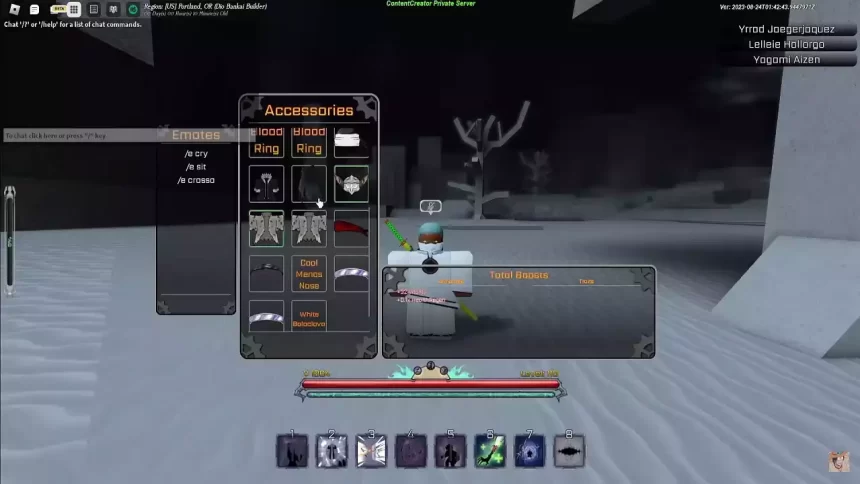Pick the Cool Menos Nose accessory
This screenshot has width=860, height=484.
[x=309, y=273]
